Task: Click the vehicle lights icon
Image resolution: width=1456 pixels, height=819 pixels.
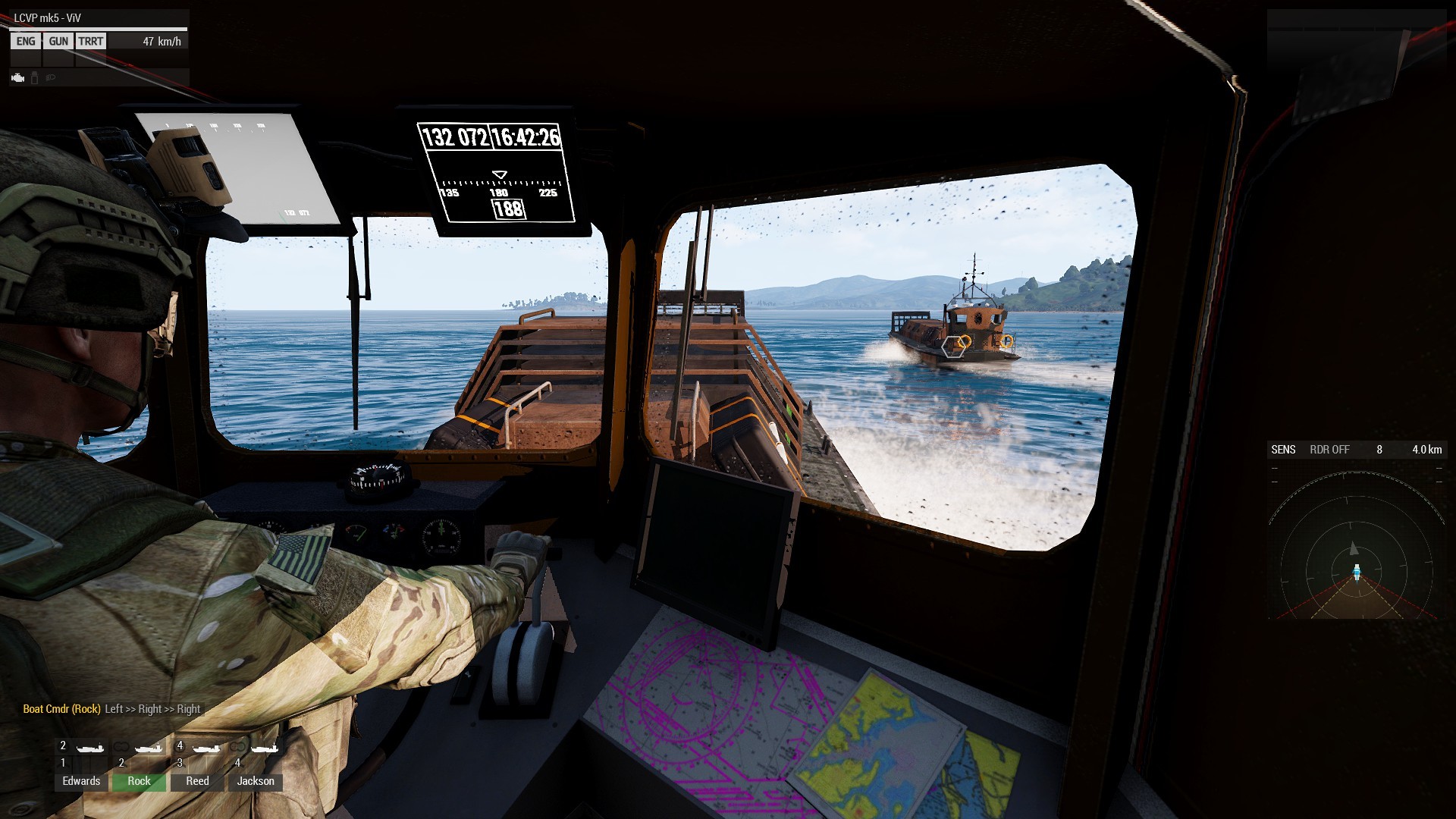Action: tap(51, 77)
